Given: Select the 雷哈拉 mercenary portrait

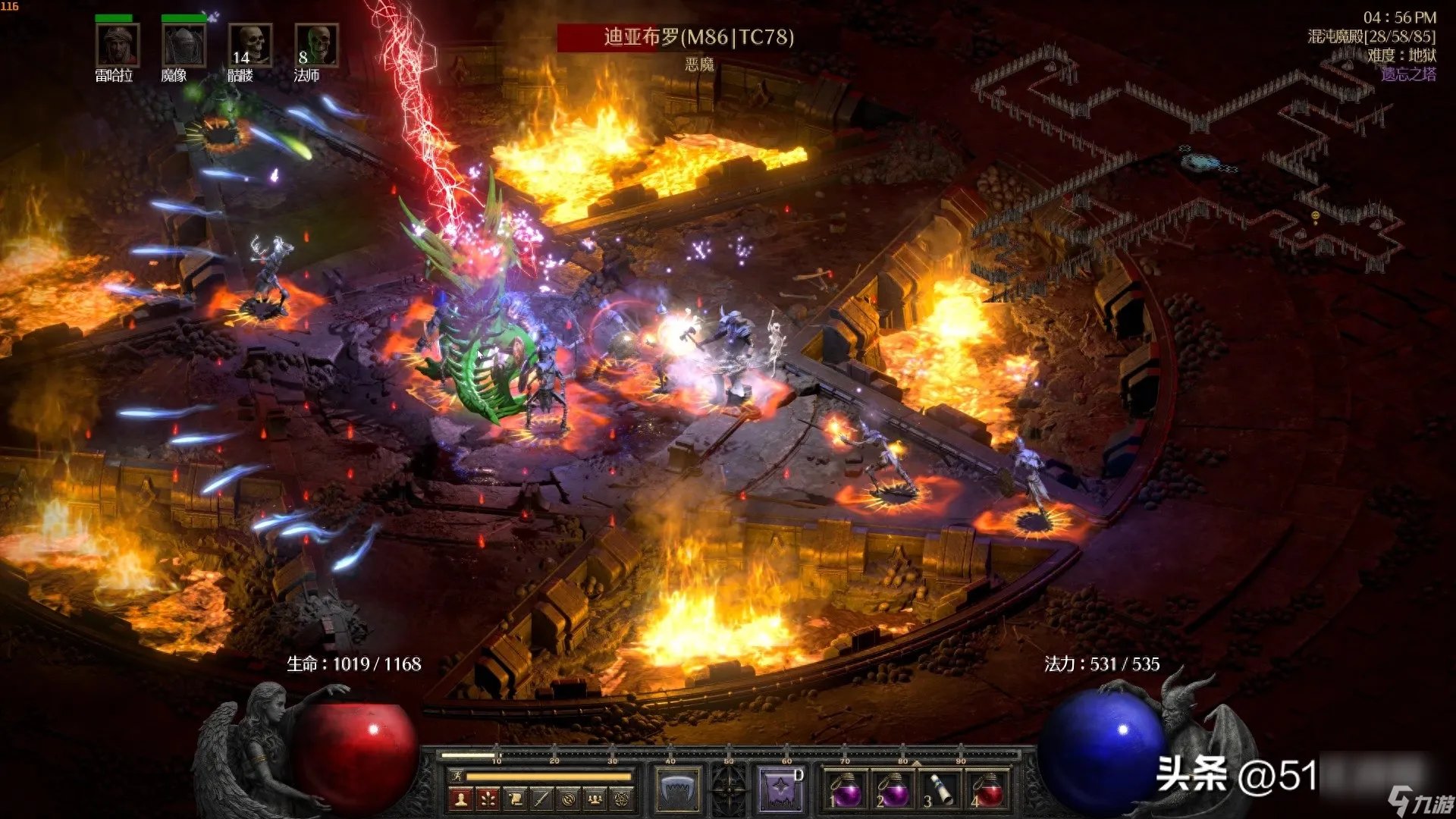Looking at the screenshot, I should [x=117, y=45].
